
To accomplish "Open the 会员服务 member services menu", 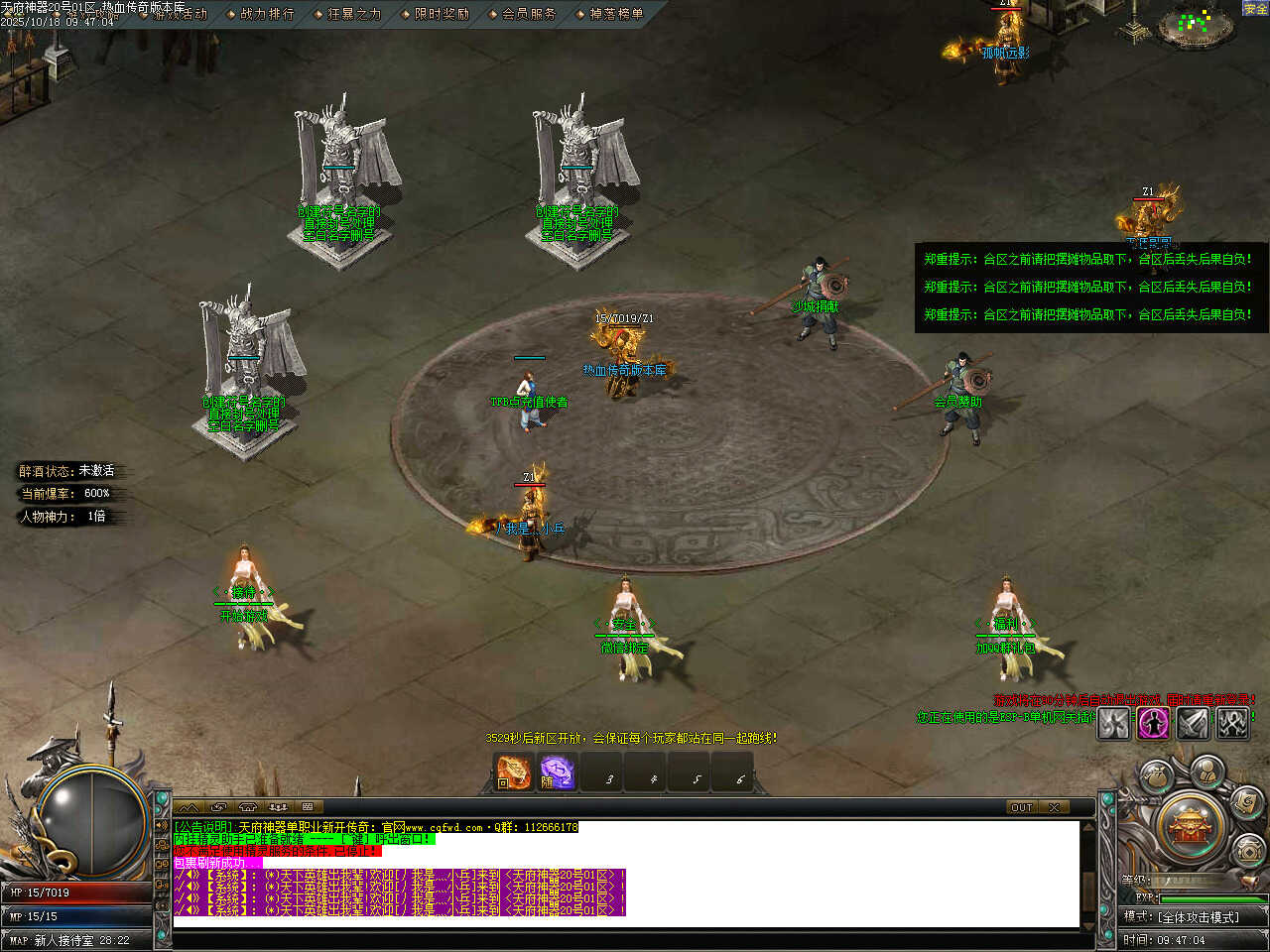I will tap(529, 14).
